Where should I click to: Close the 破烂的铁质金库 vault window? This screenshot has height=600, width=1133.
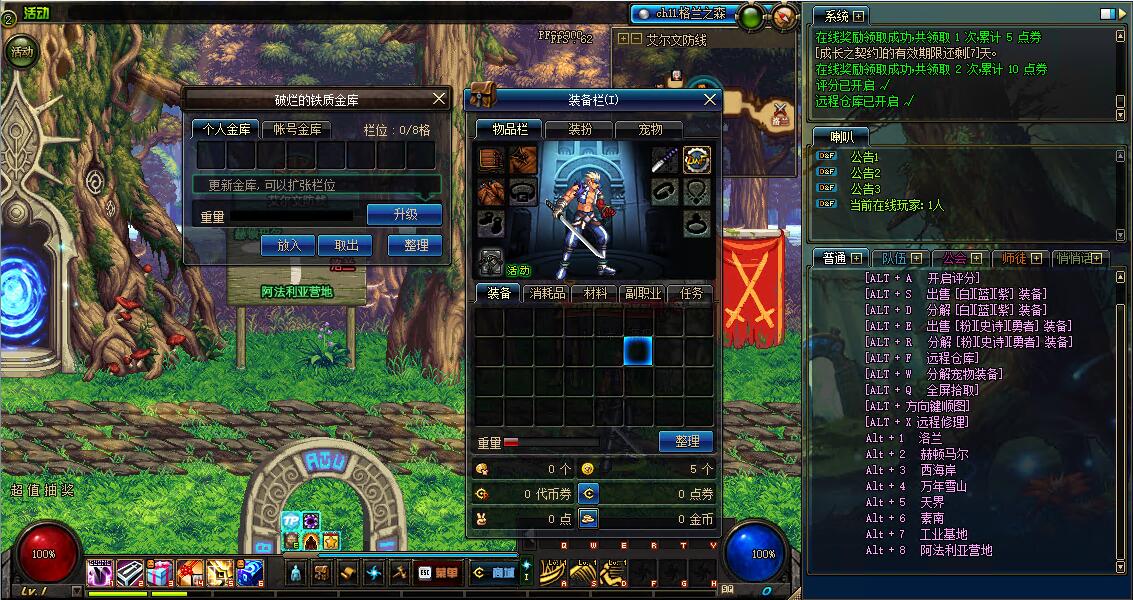[x=438, y=98]
